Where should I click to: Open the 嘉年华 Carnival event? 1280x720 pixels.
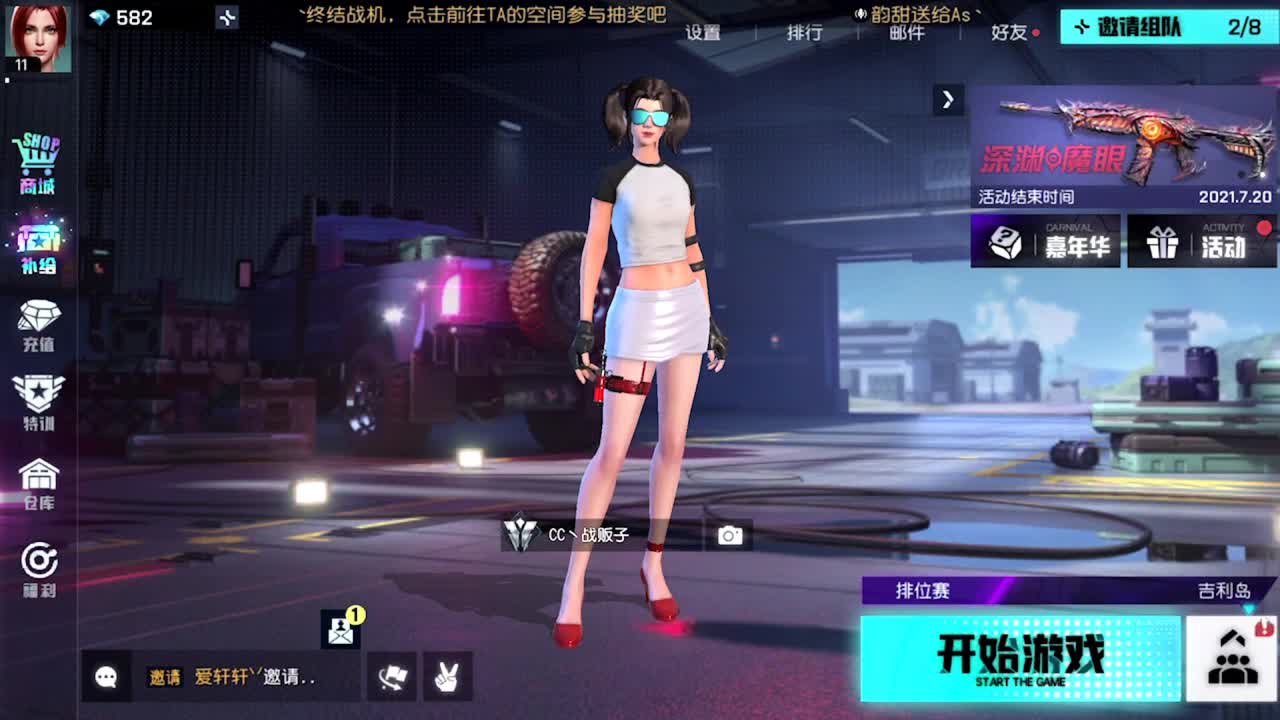coord(1047,242)
